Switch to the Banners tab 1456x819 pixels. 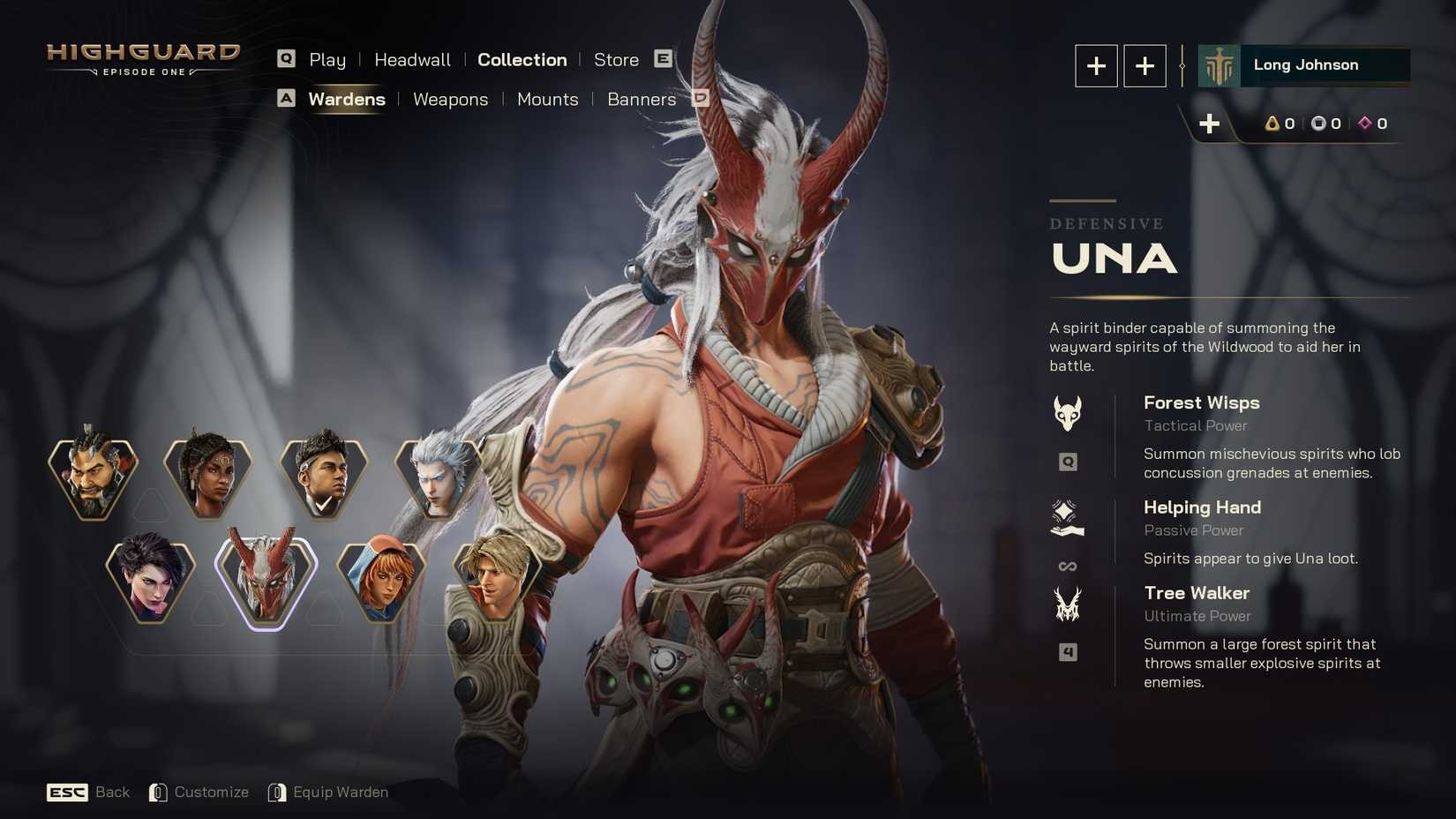(641, 100)
